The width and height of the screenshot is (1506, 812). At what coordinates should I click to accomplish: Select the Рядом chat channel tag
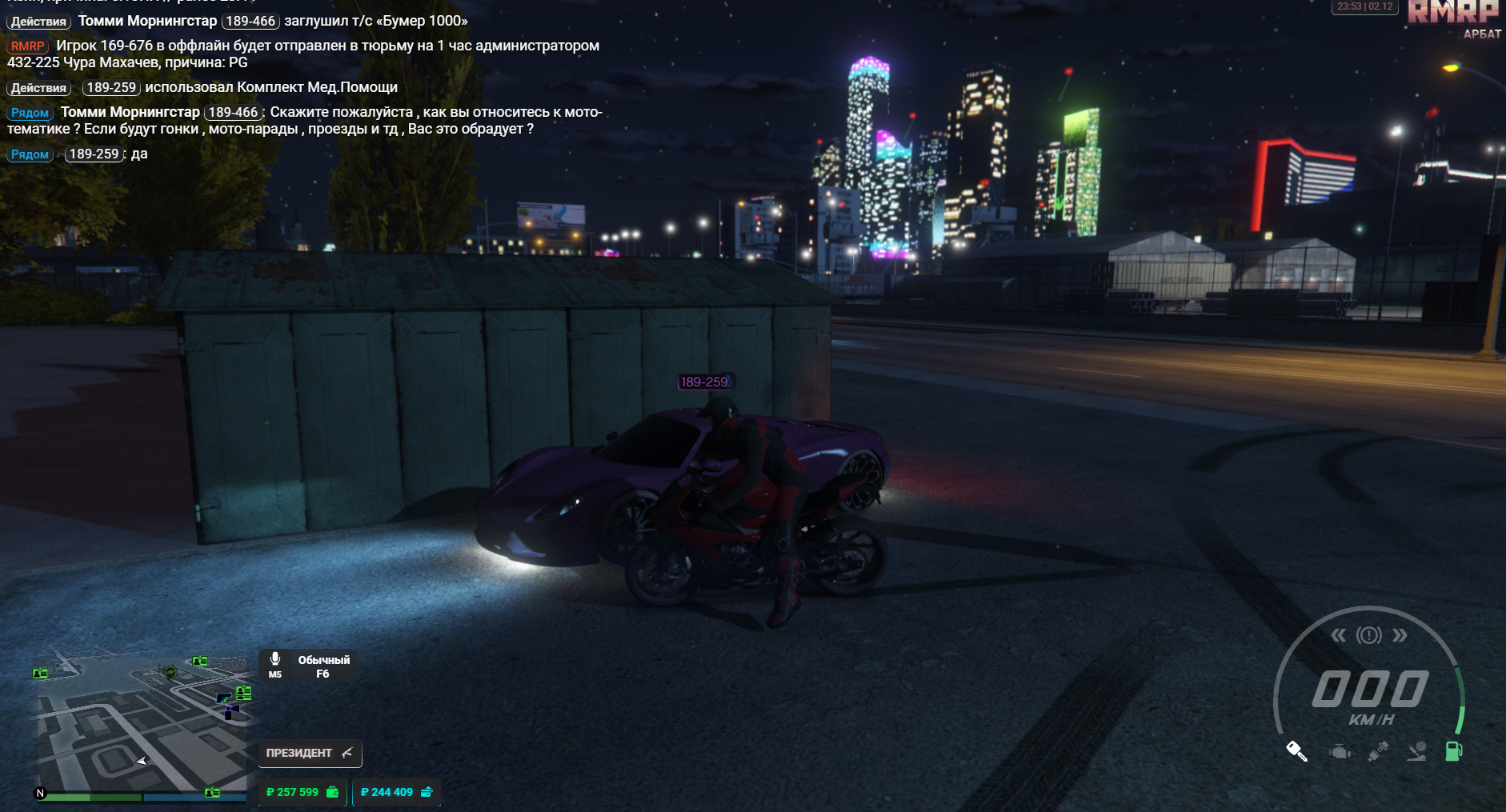[30, 112]
